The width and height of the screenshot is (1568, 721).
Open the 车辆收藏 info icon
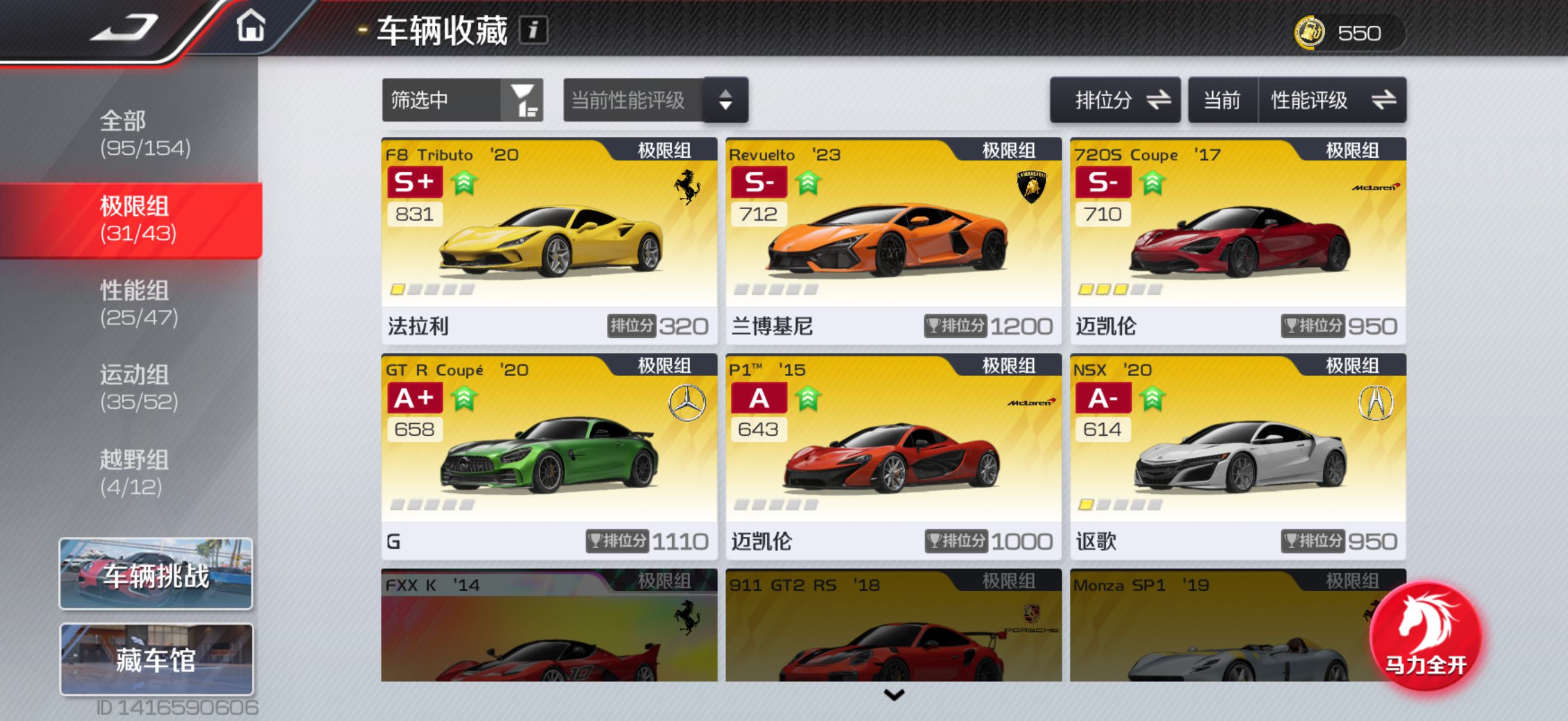point(533,30)
